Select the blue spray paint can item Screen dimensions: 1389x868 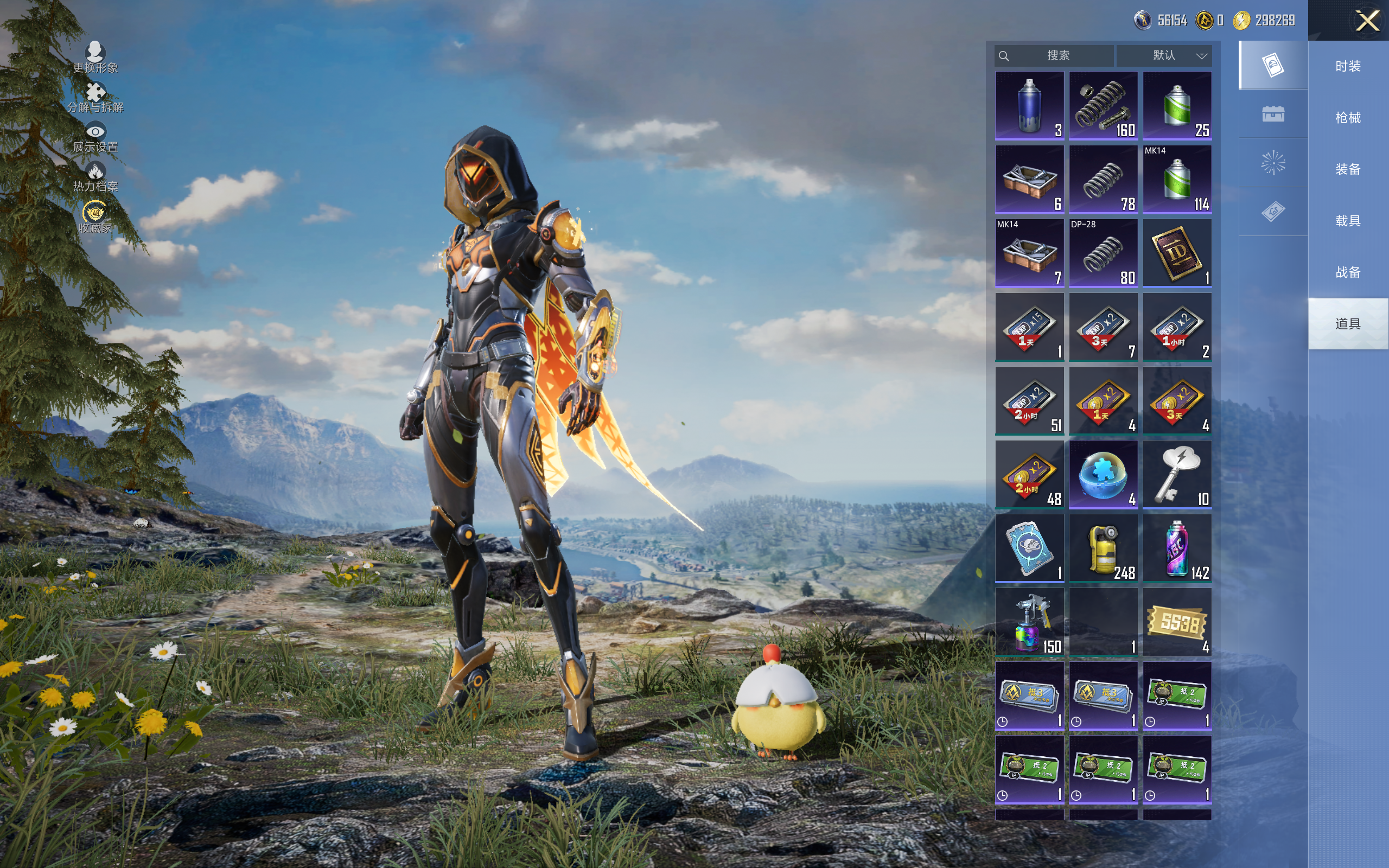pos(1029,106)
